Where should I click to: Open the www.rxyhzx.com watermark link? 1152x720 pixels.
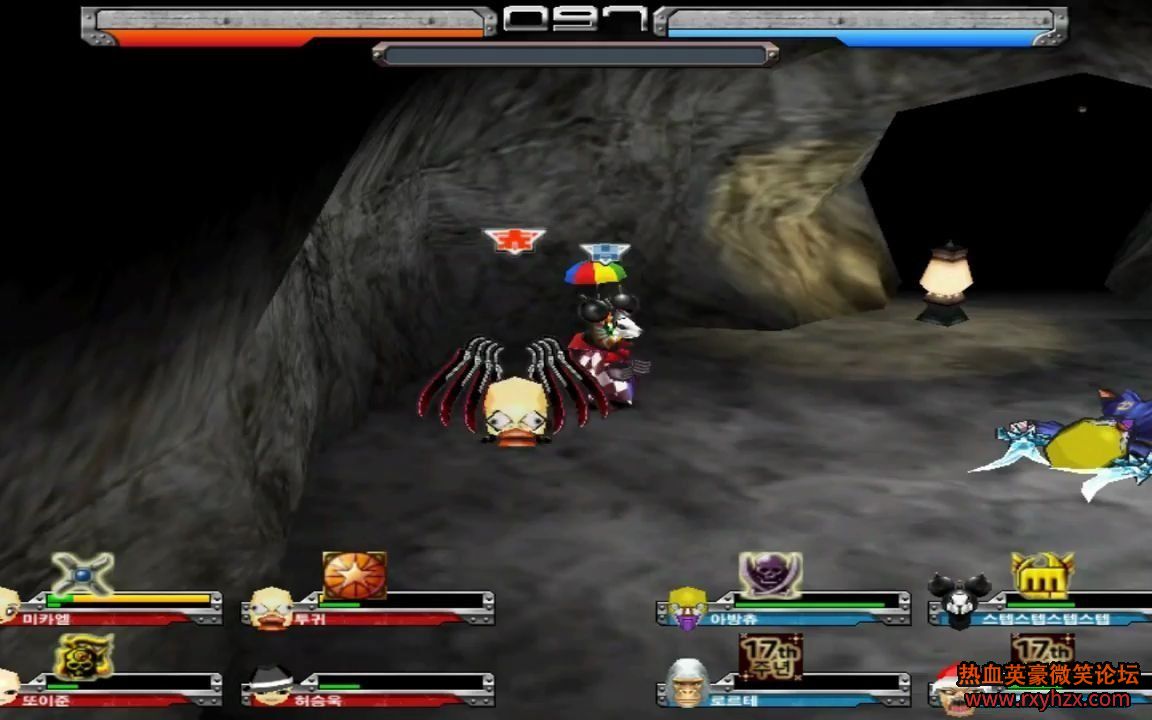[1048, 700]
